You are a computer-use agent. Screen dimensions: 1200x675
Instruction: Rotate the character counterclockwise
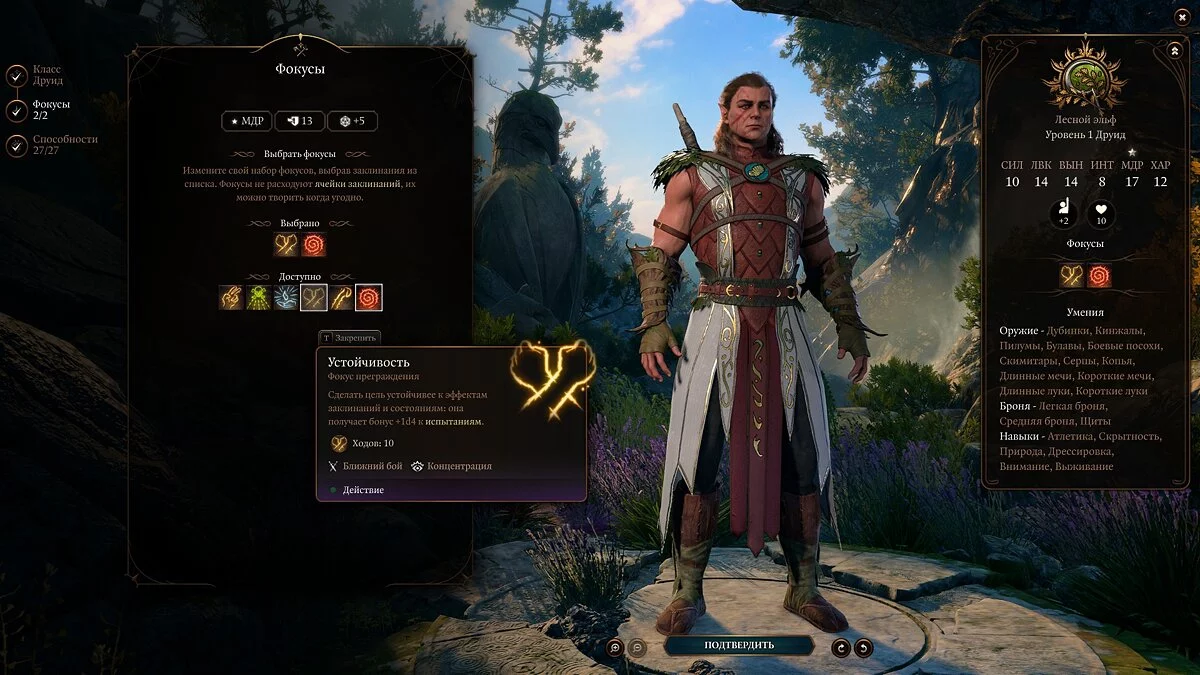863,647
